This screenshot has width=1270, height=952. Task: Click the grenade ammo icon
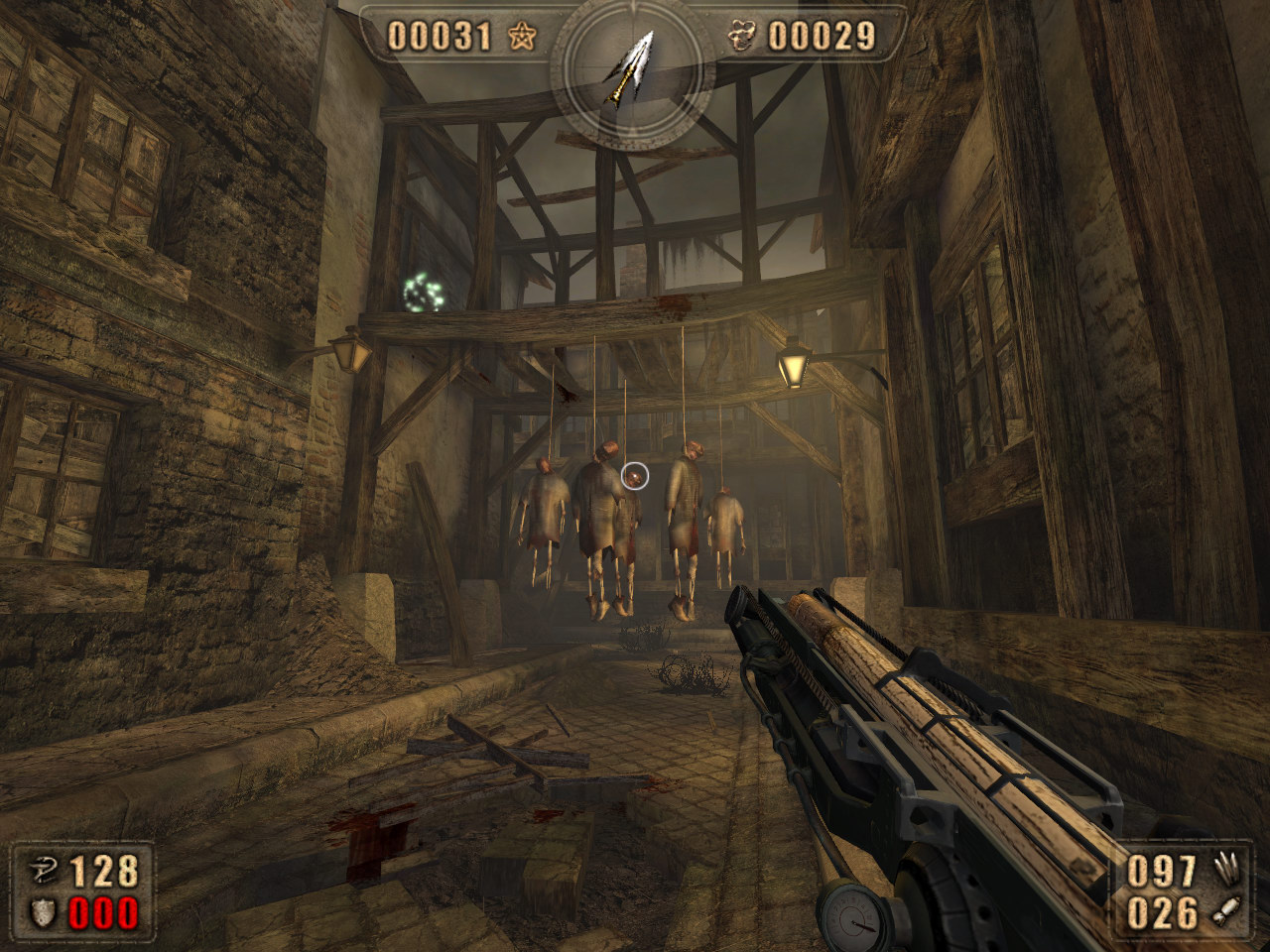(1224, 913)
